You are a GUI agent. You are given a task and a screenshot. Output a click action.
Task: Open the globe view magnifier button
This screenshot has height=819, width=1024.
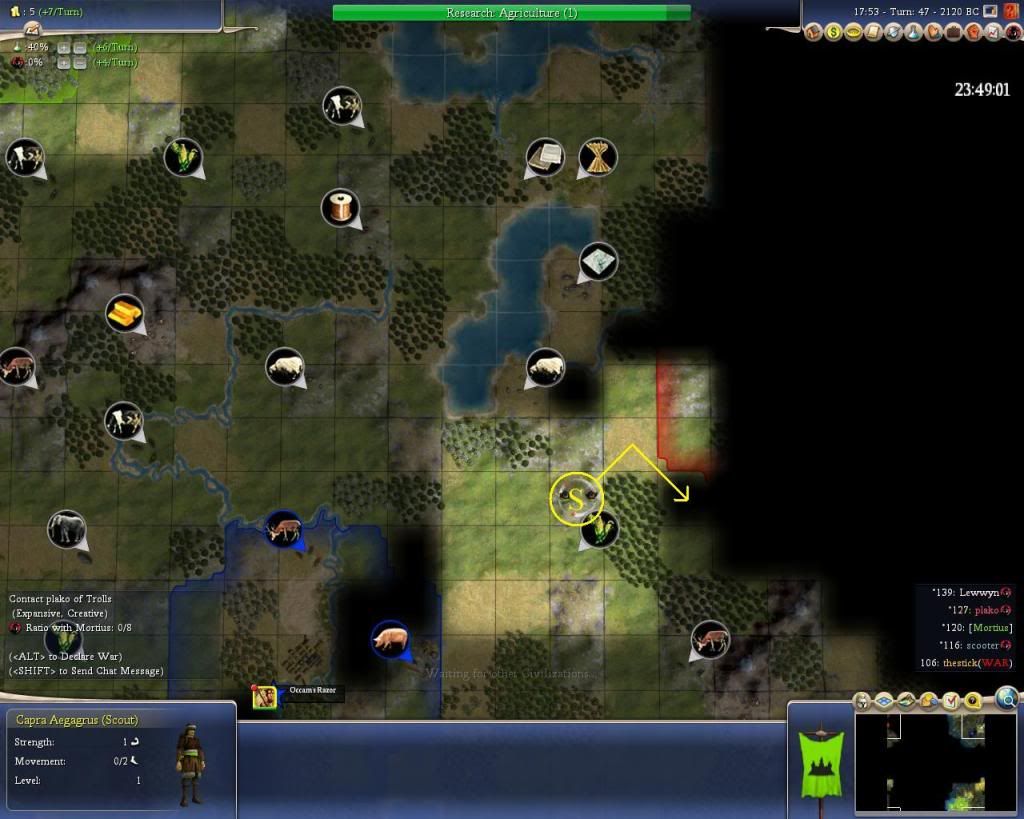pos(1007,697)
